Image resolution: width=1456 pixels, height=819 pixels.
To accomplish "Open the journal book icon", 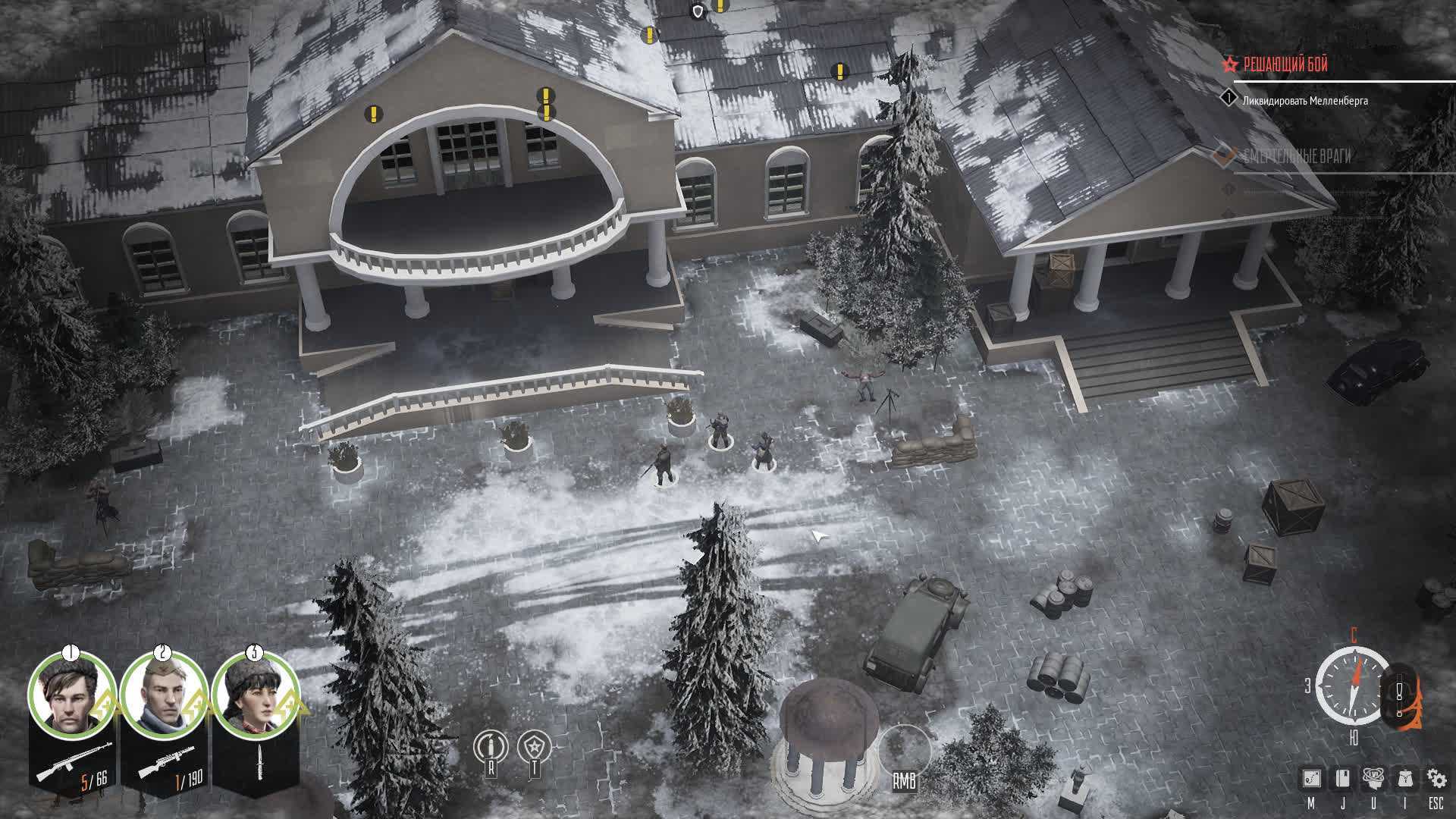I will coord(1342,778).
